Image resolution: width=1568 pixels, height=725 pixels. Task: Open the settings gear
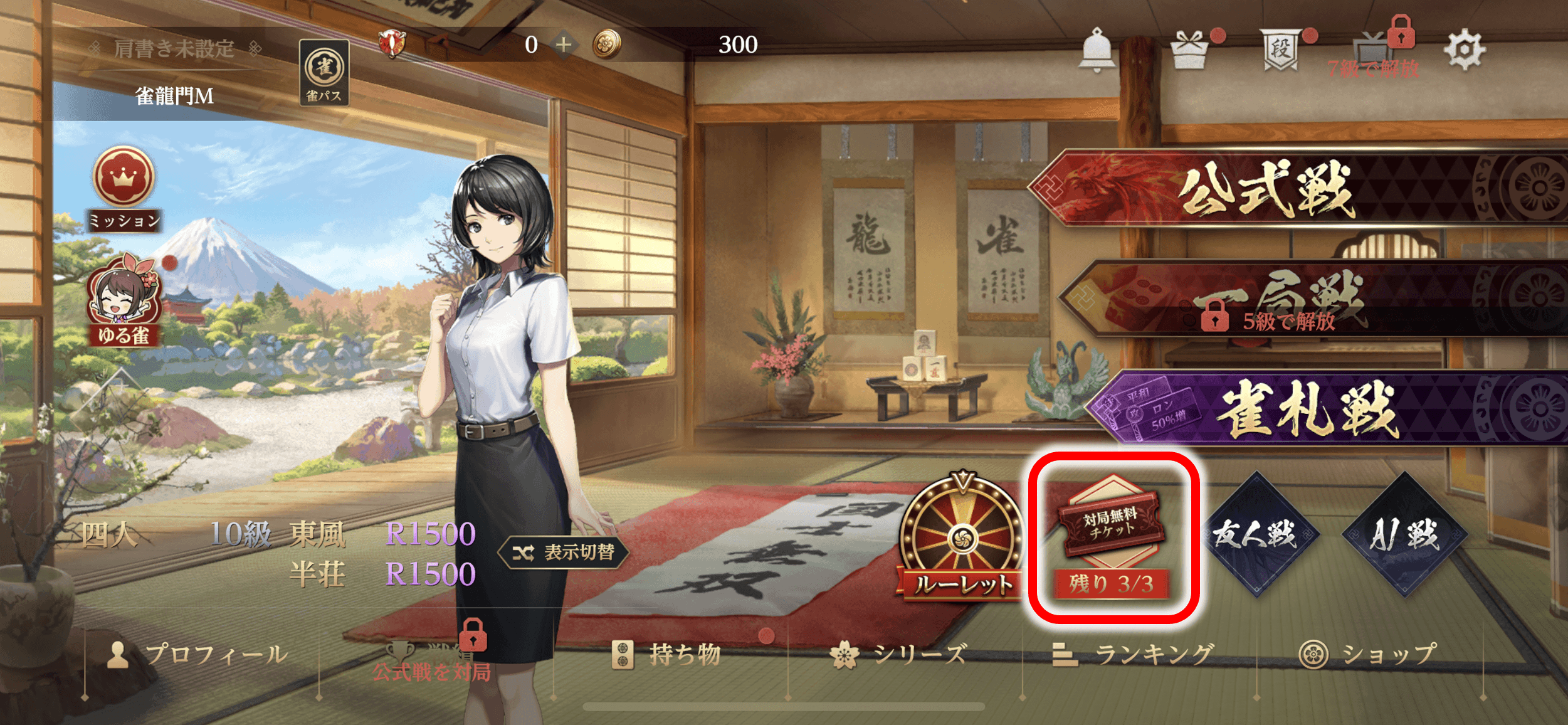(x=1464, y=50)
